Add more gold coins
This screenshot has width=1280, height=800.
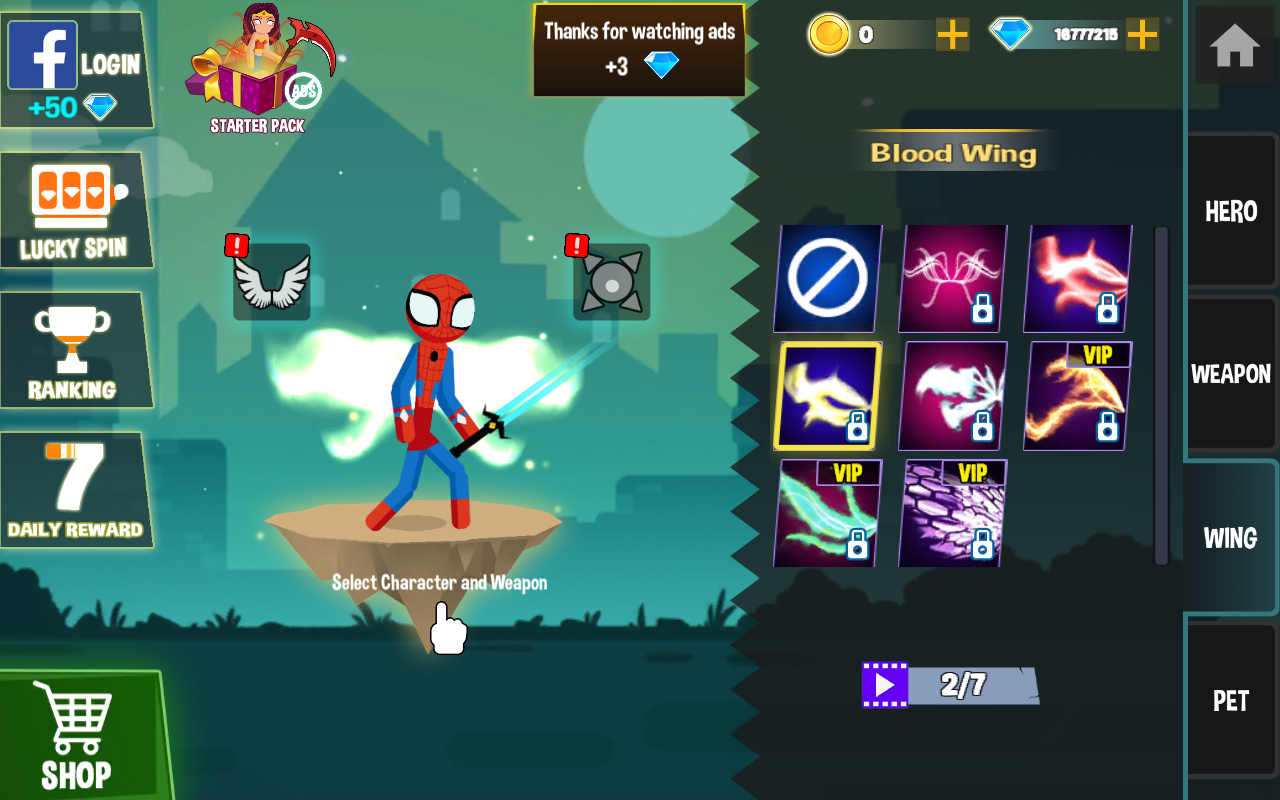952,35
